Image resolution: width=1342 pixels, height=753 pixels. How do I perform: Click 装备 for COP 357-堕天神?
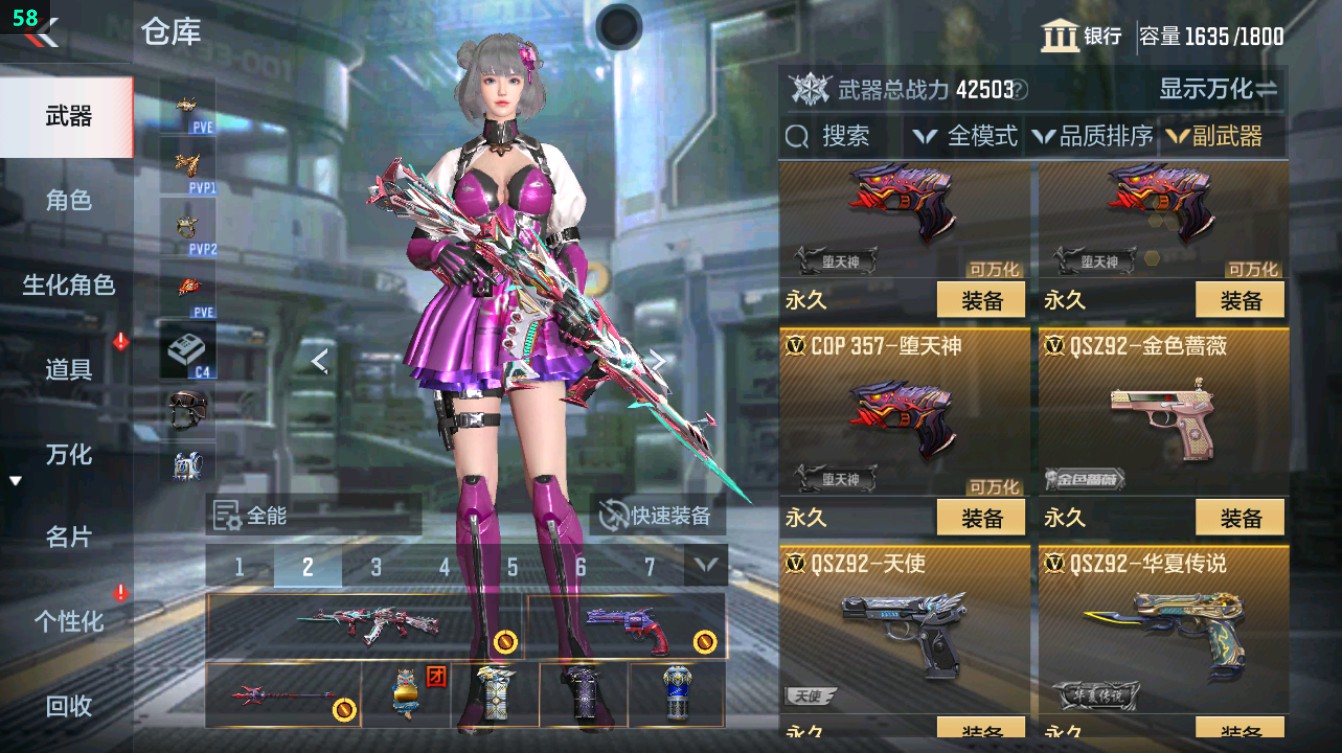981,518
